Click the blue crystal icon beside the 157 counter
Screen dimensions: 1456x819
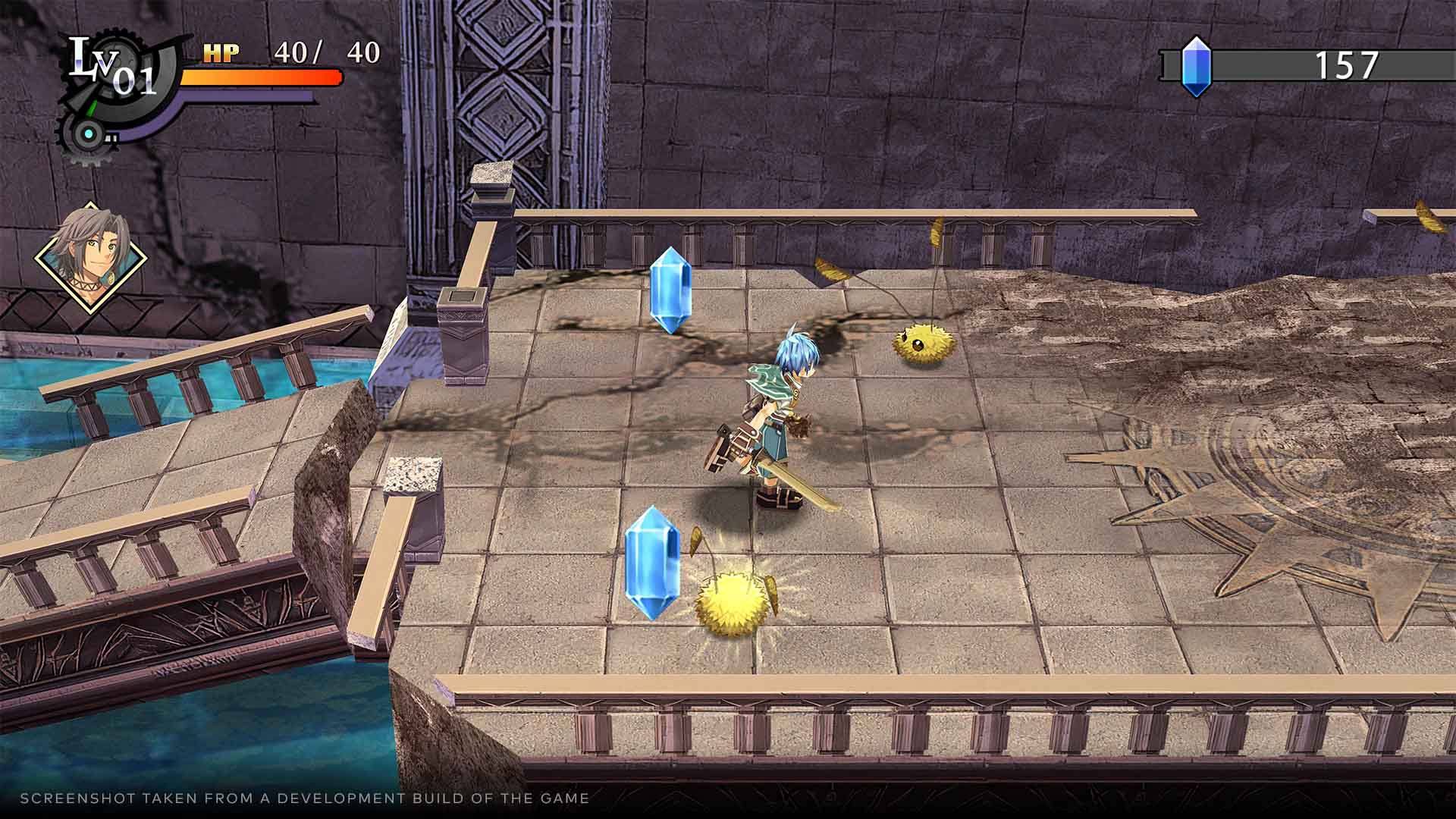1197,64
